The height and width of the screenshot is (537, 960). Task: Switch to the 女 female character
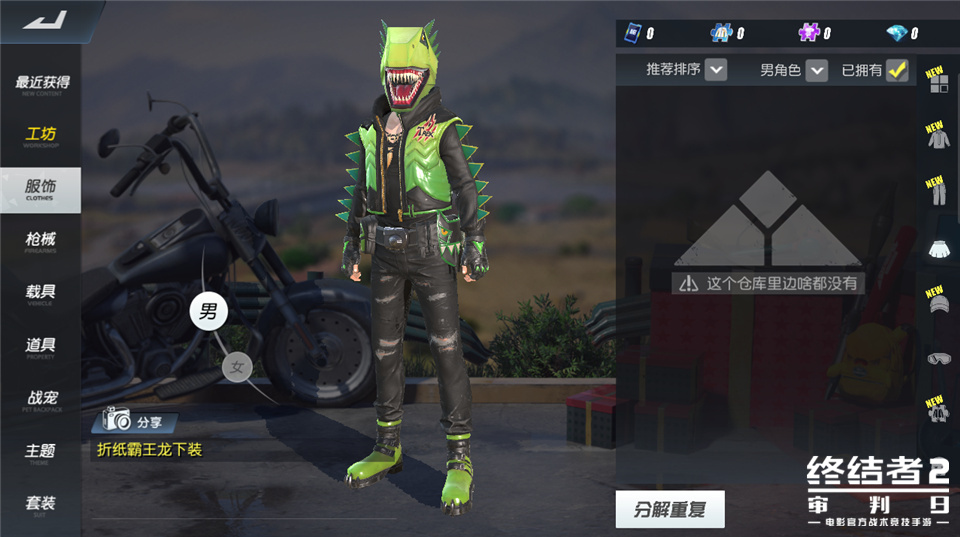237,368
